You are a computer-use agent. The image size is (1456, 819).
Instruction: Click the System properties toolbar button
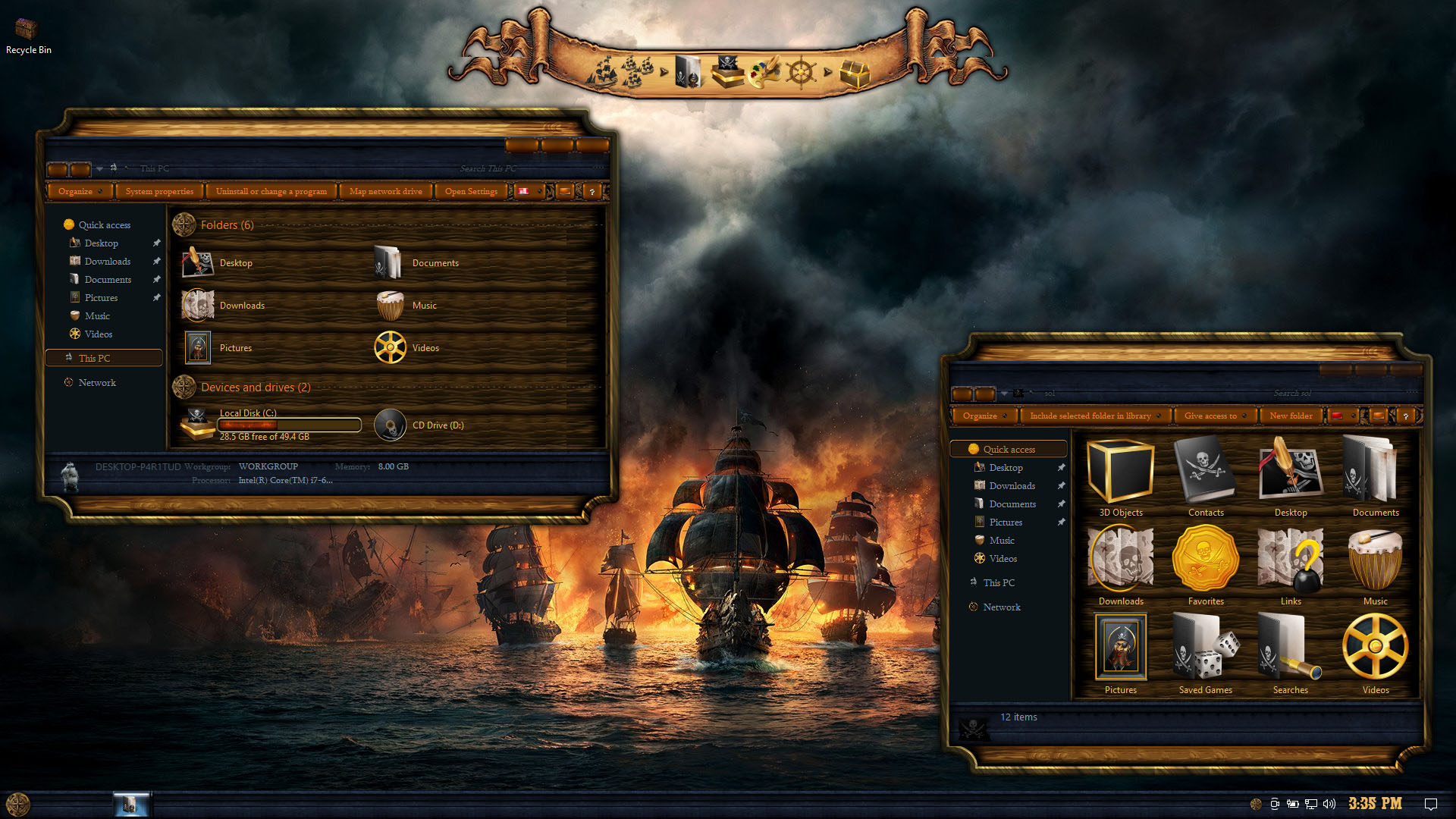pos(159,191)
